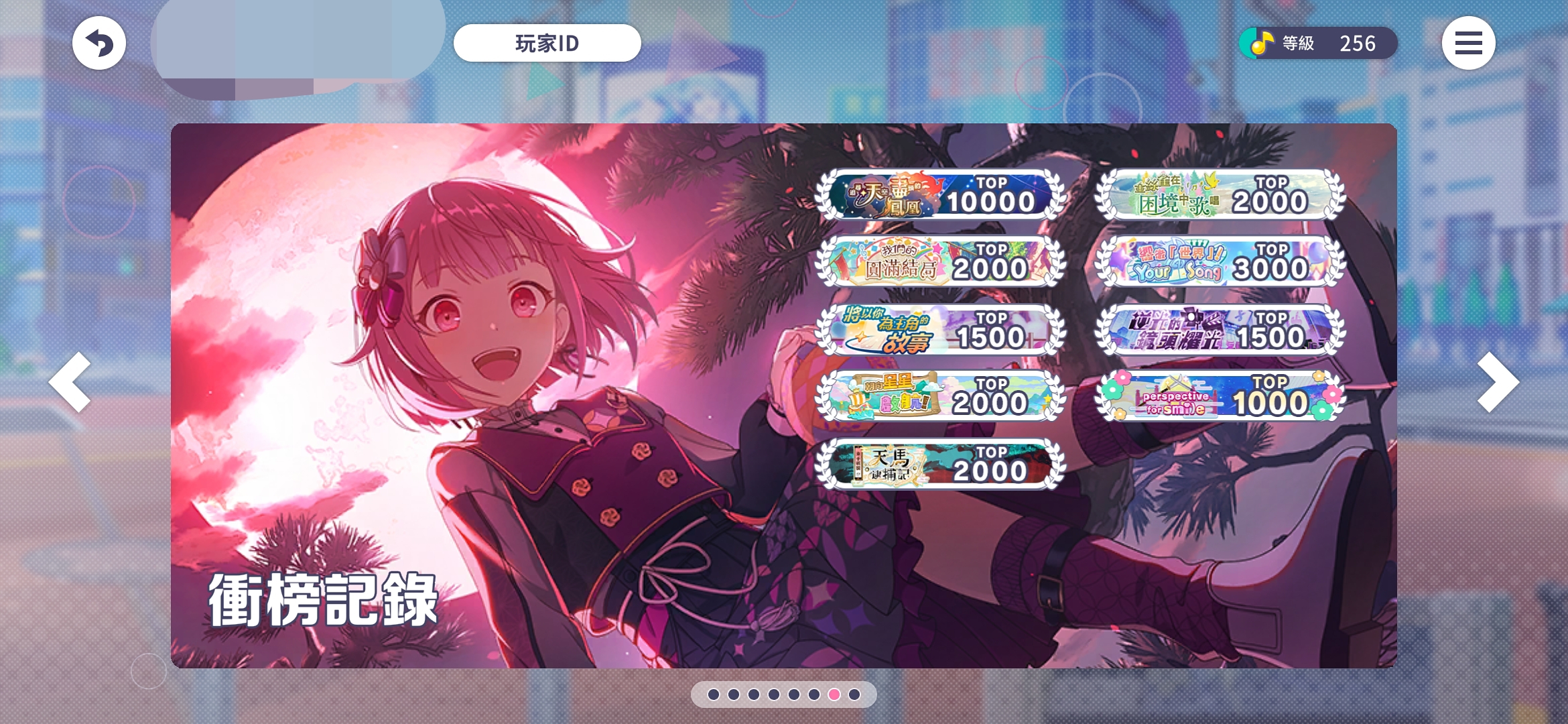This screenshot has height=724, width=1568.
Task: Jump to the first page indicator dot
Action: click(x=714, y=695)
